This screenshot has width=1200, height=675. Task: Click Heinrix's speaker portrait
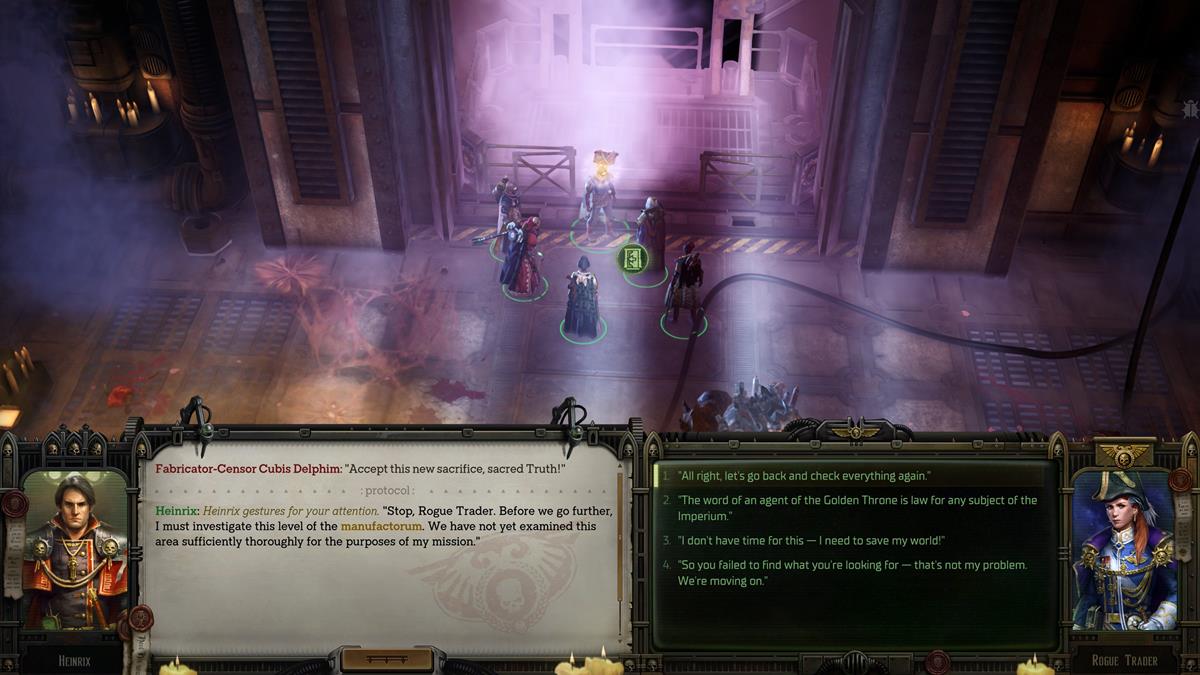pos(75,548)
